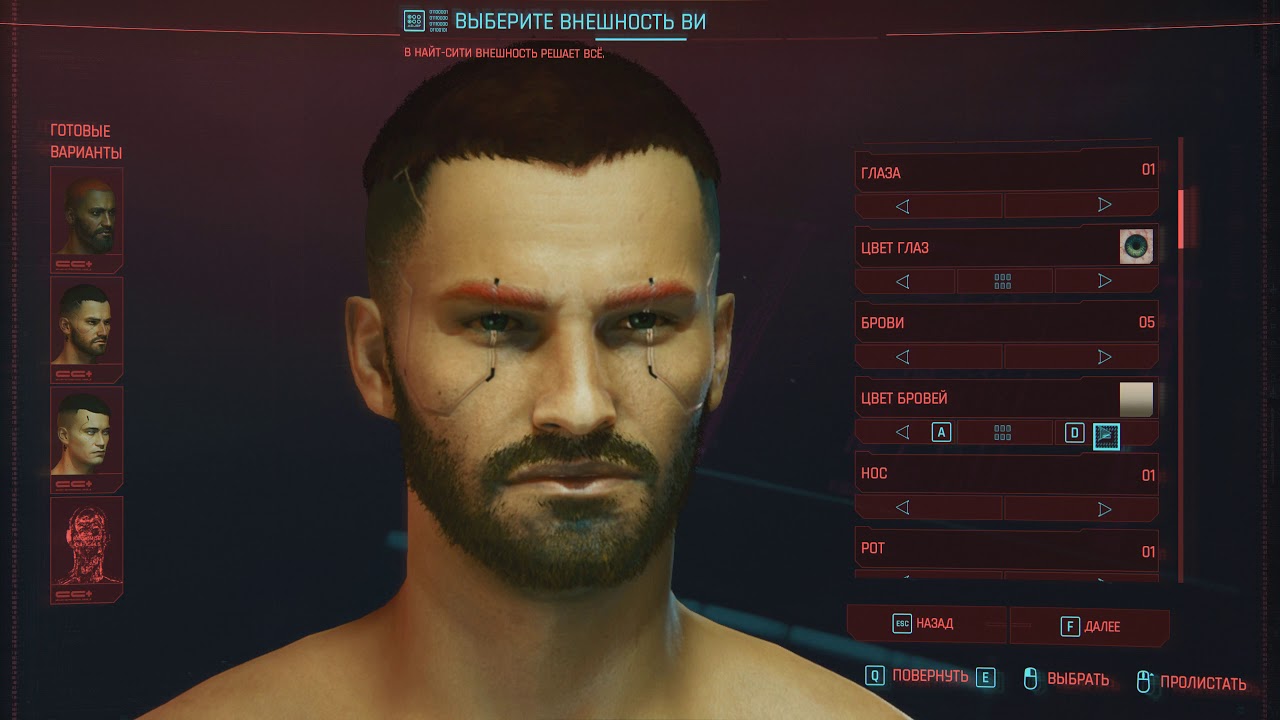Choose the dark-haired bearded preset thumbnail
The height and width of the screenshot is (720, 1280).
pos(87,329)
